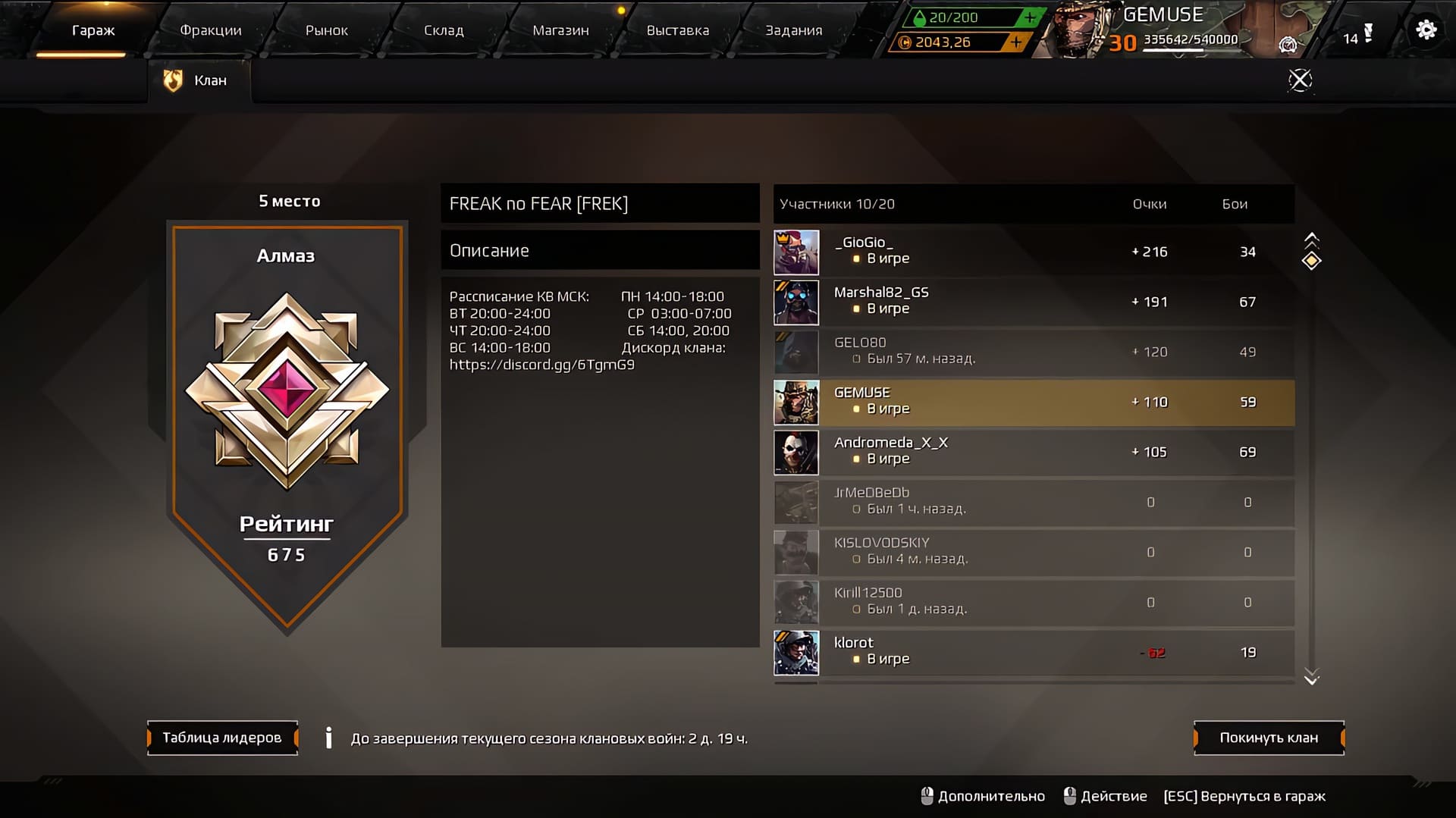Open the settings gear icon
1456x818 pixels.
coord(1426,30)
